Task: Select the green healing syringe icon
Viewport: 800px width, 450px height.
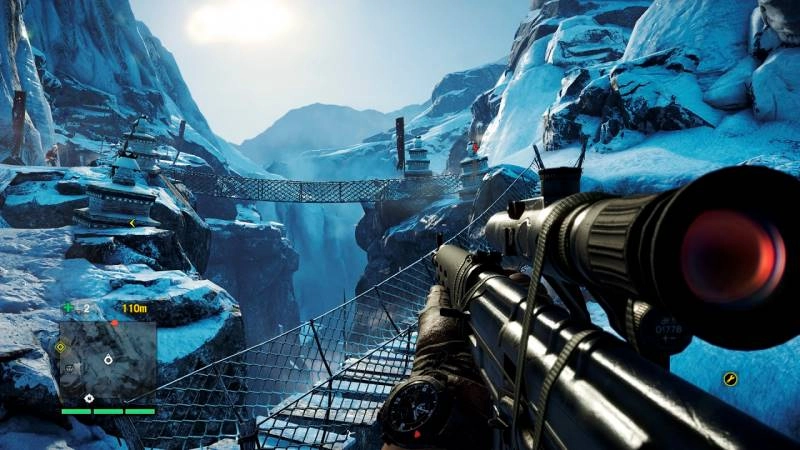Action: click(x=68, y=308)
